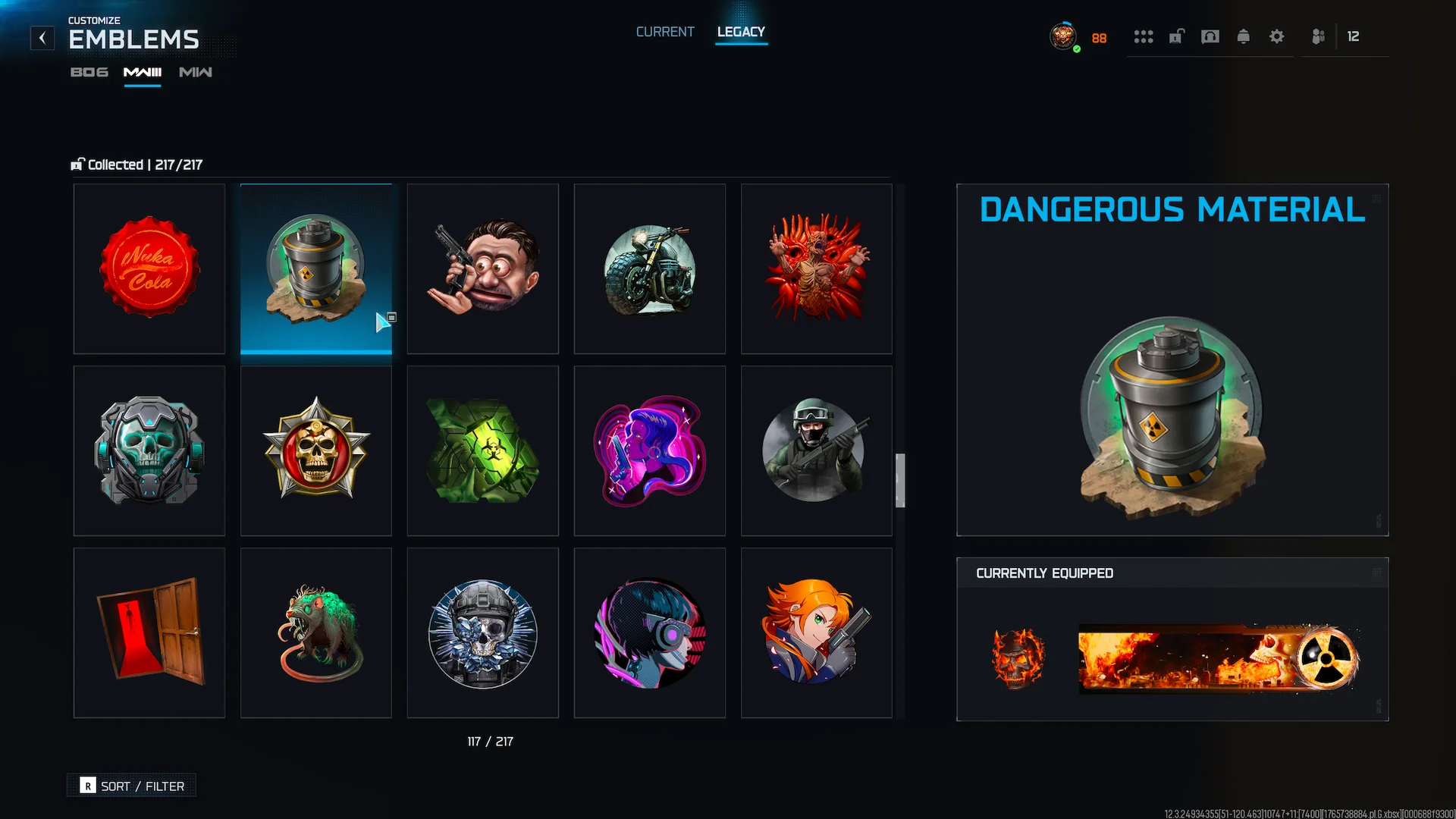Select the LEGACY tab
1456x819 pixels.
coord(741,32)
